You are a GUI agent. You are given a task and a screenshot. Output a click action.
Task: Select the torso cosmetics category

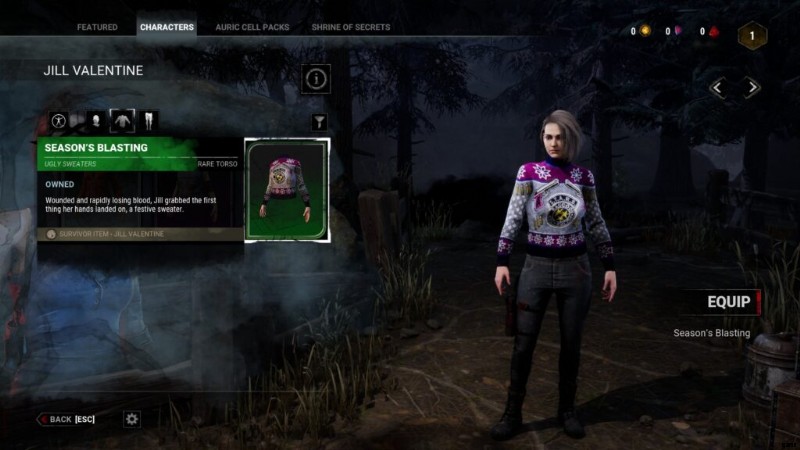122,121
